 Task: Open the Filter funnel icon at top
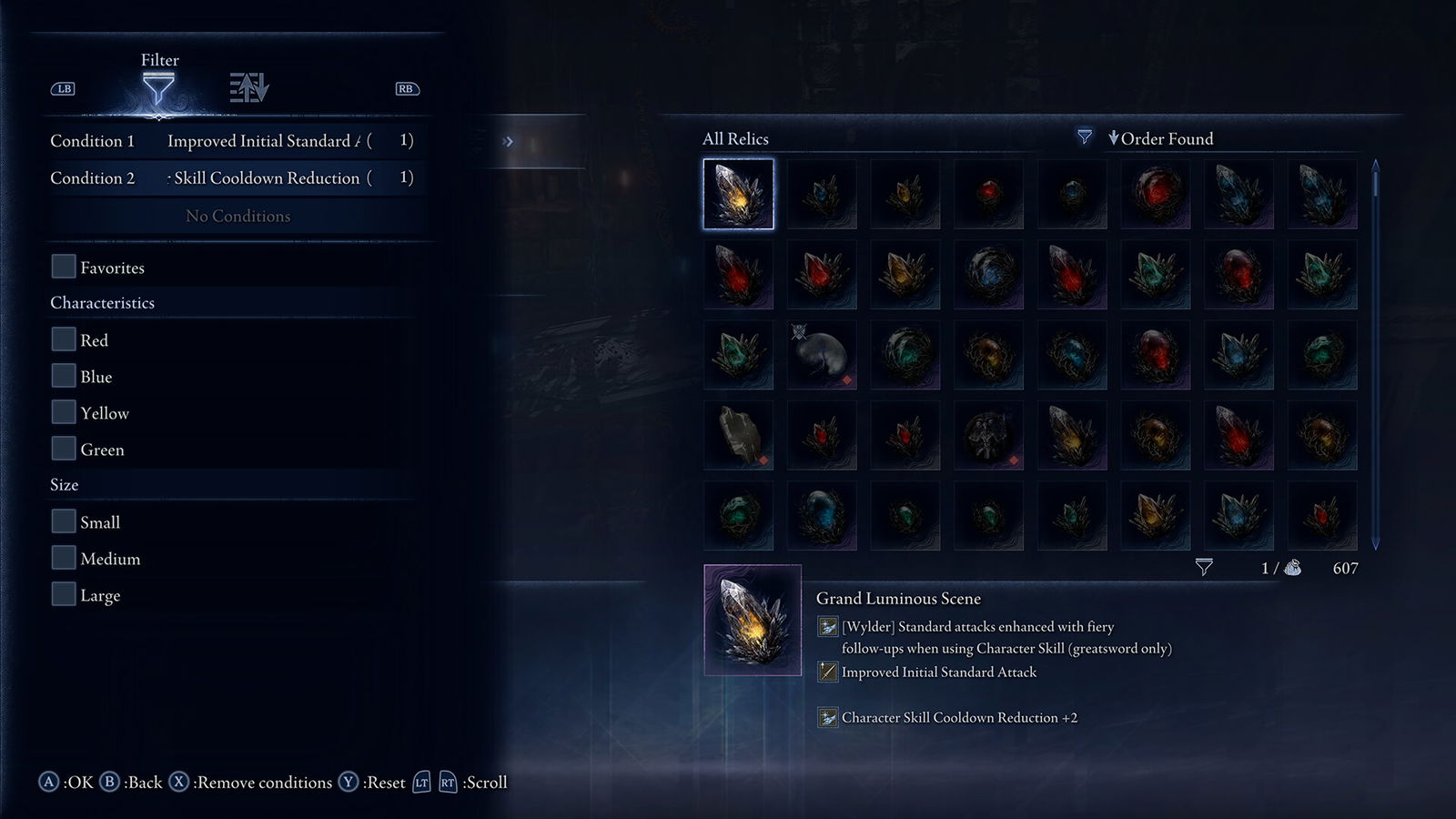pyautogui.click(x=161, y=86)
